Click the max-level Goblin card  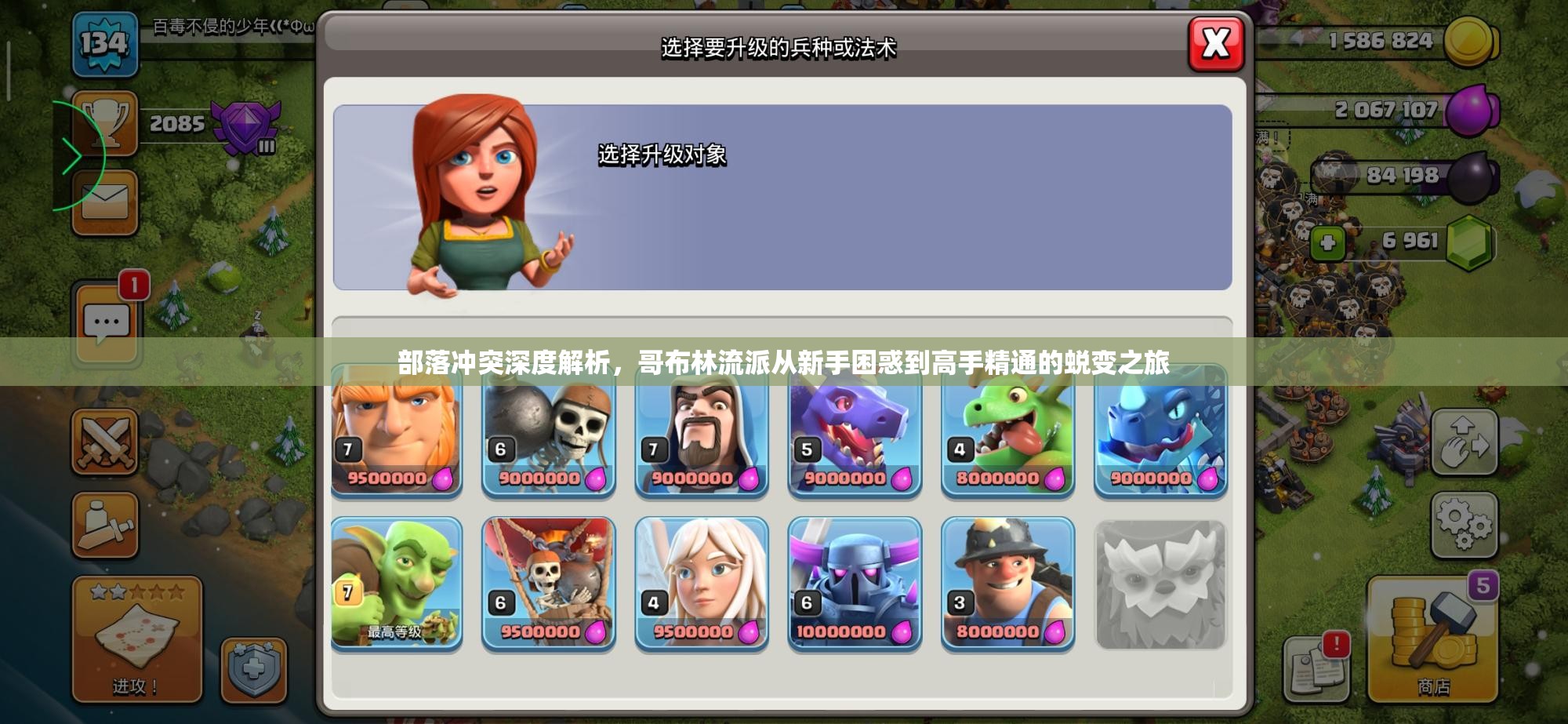click(396, 583)
